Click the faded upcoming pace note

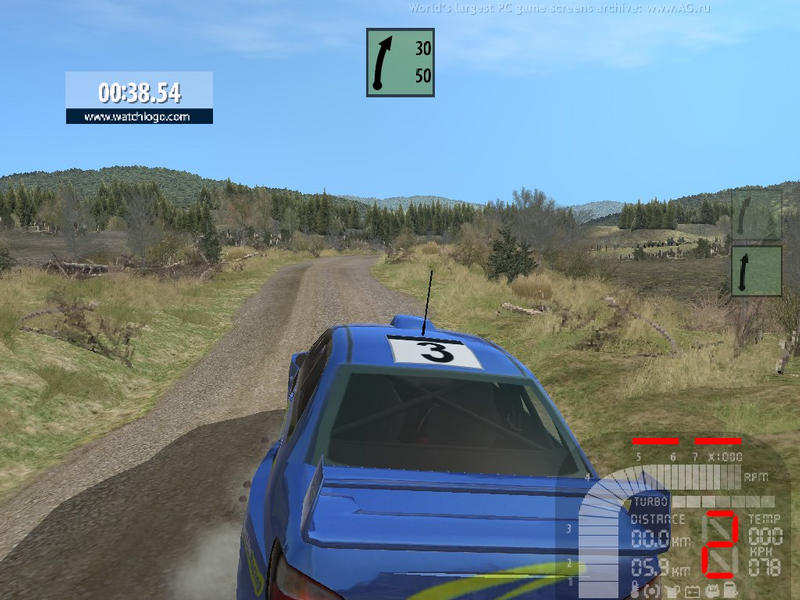point(755,214)
